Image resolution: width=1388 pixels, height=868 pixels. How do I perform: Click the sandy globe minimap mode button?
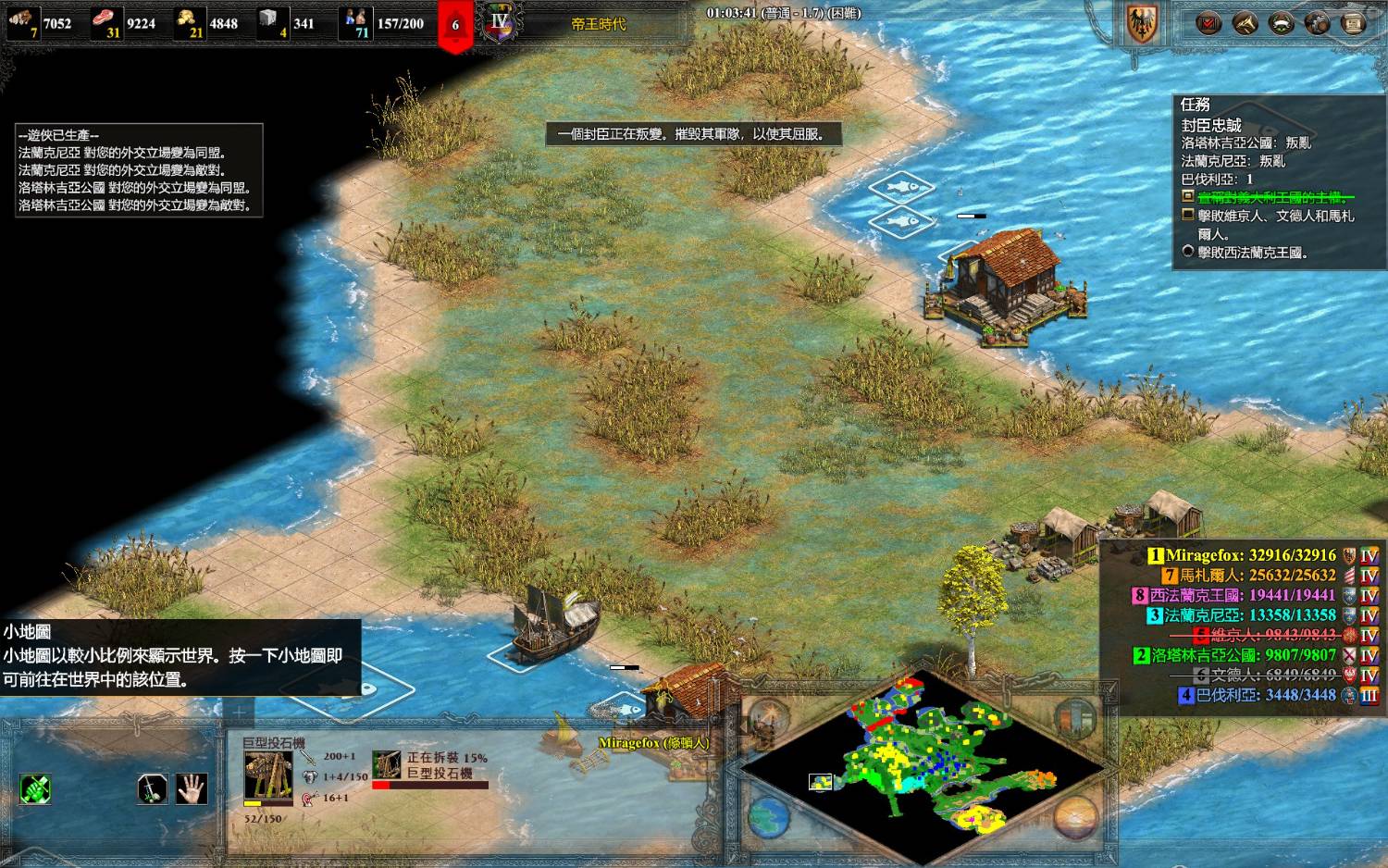1075,817
